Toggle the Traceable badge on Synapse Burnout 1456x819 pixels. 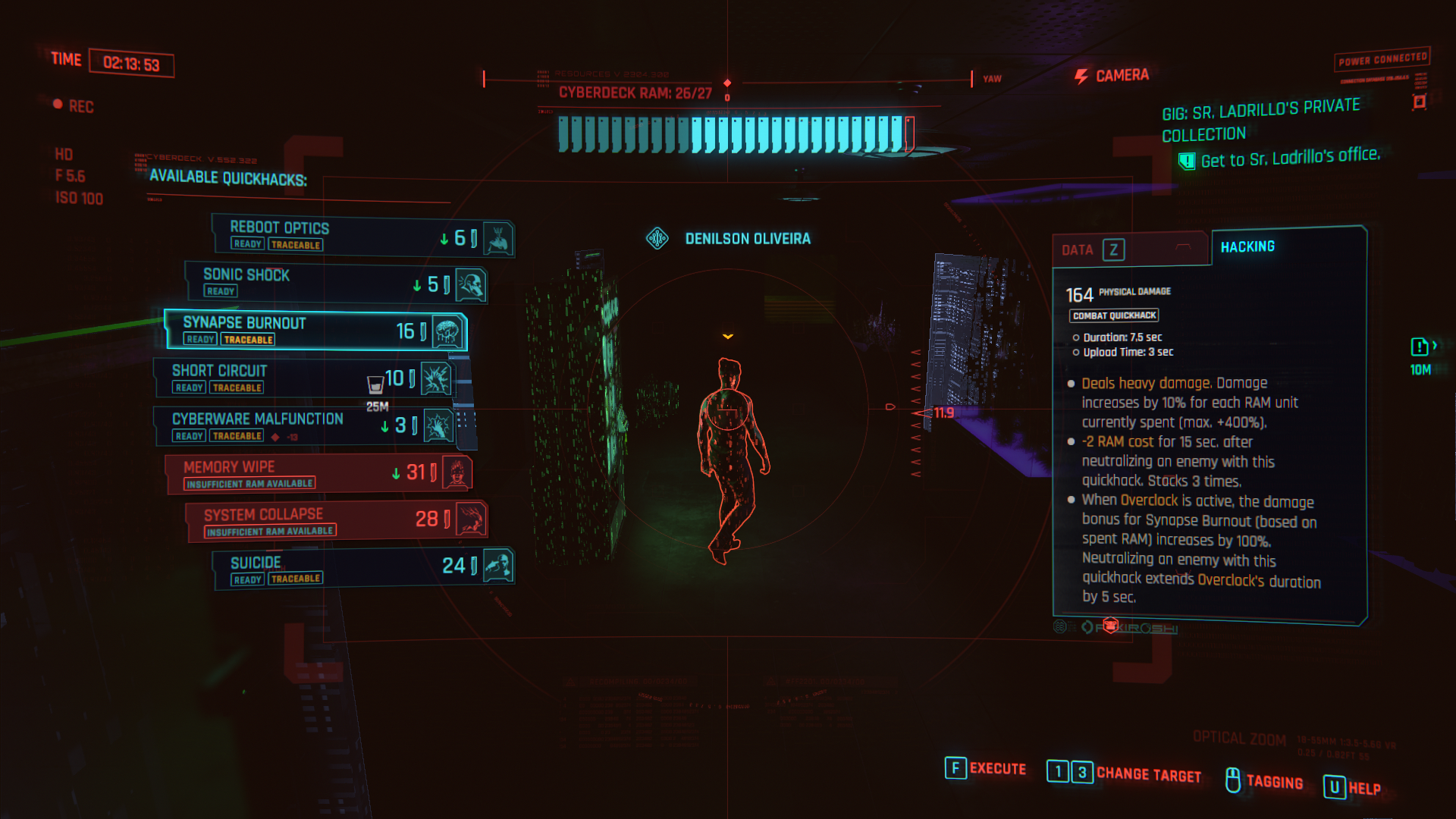pyautogui.click(x=248, y=340)
